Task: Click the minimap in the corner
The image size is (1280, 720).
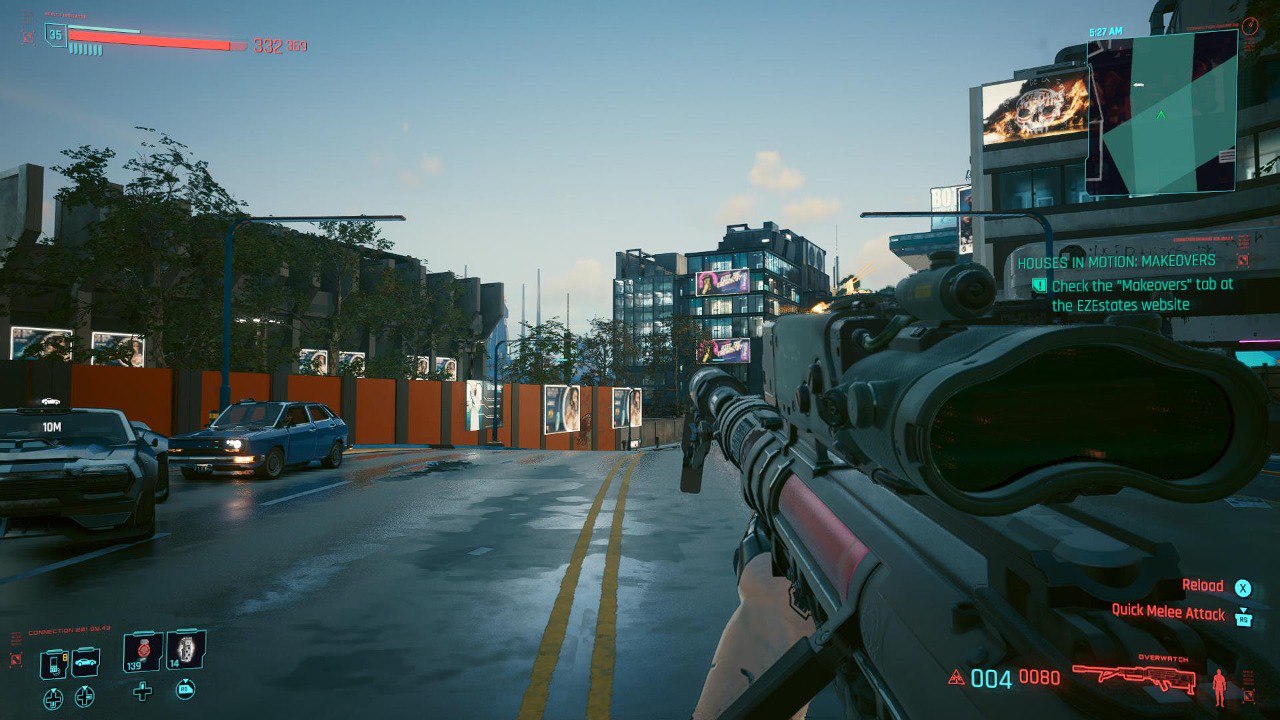Action: (x=1162, y=112)
